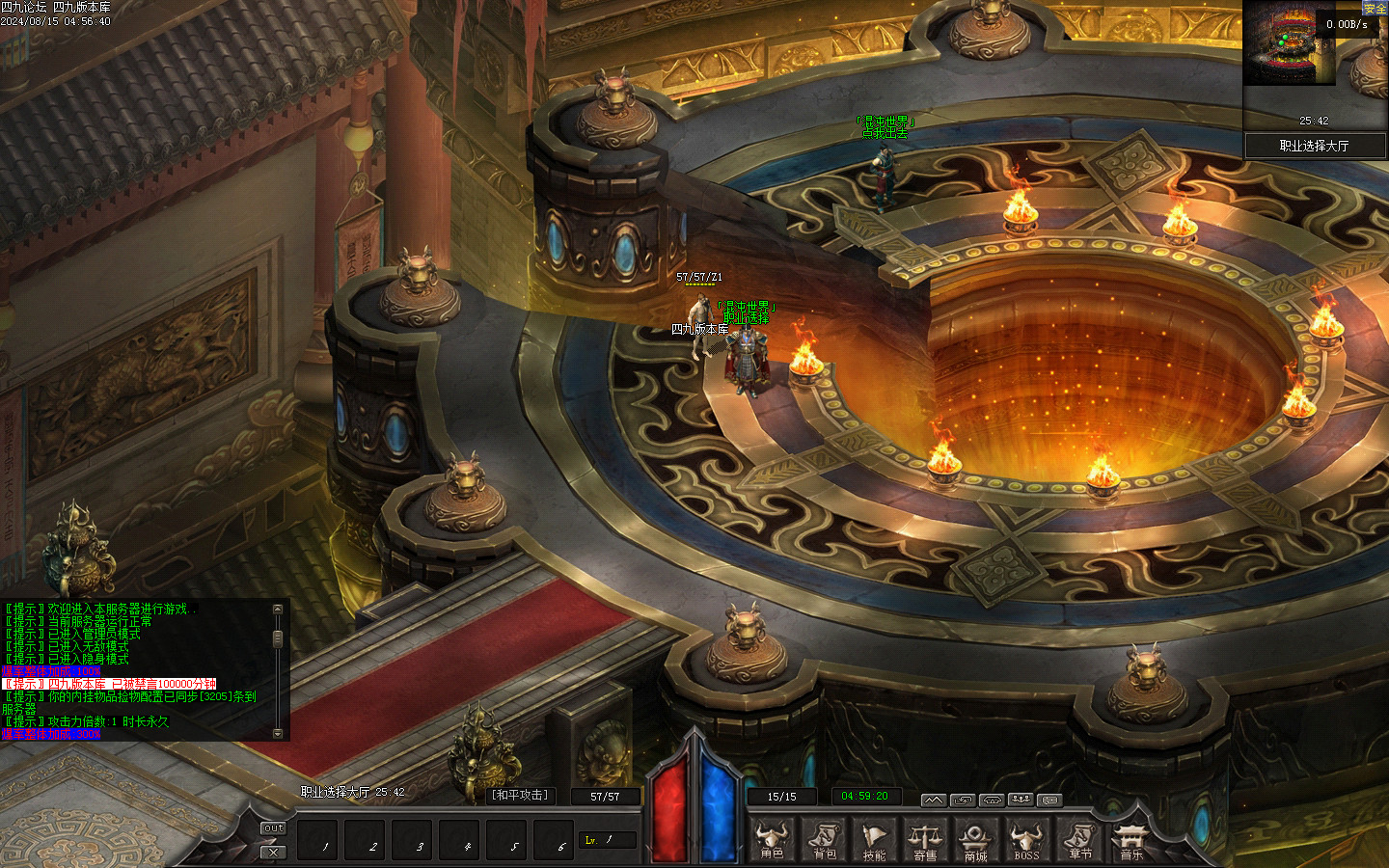Click the keyboard-shaped small button above 章节
The image size is (1389, 868).
pyautogui.click(x=1049, y=800)
